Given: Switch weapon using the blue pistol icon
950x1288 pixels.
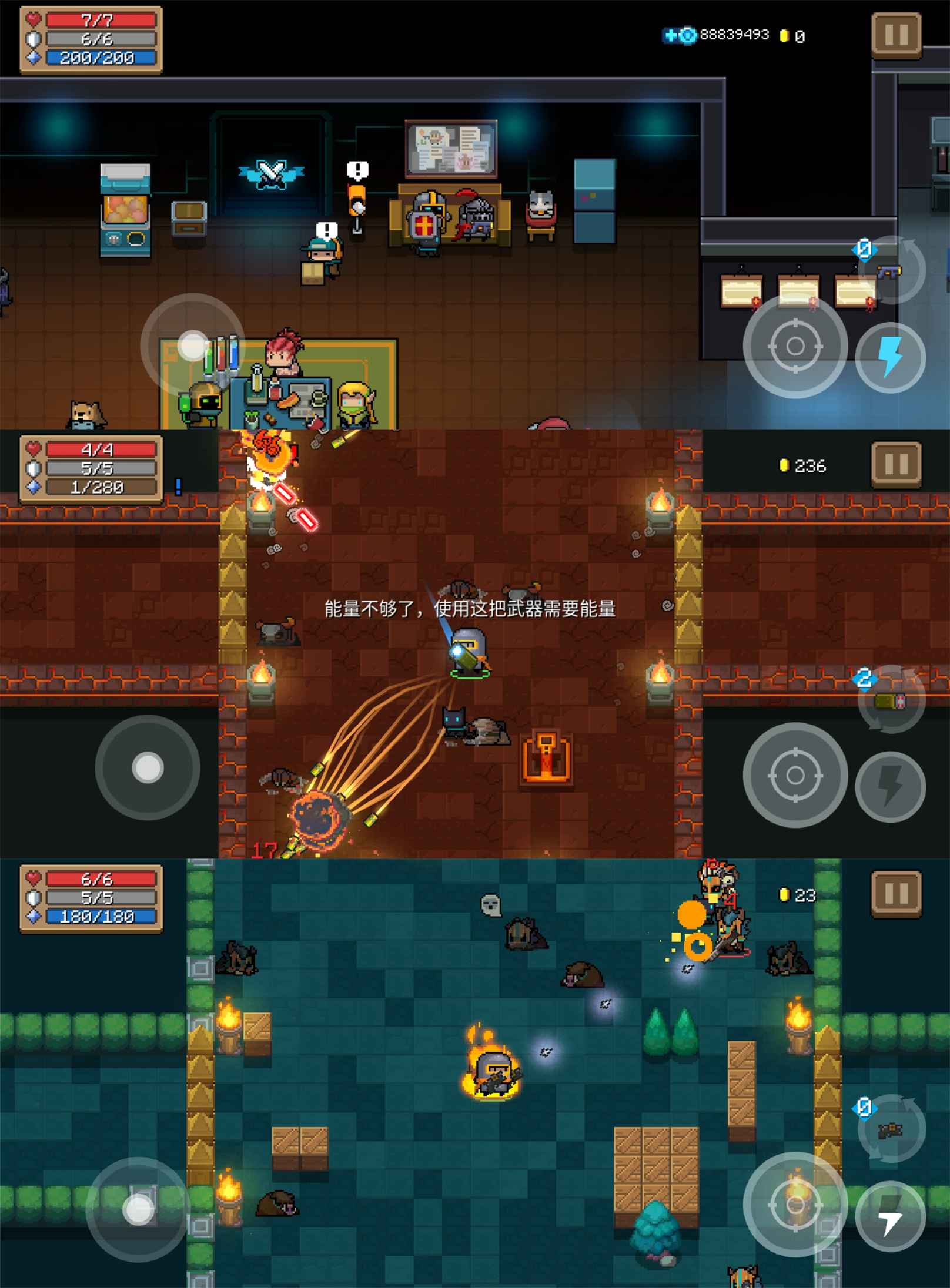Looking at the screenshot, I should (891, 271).
